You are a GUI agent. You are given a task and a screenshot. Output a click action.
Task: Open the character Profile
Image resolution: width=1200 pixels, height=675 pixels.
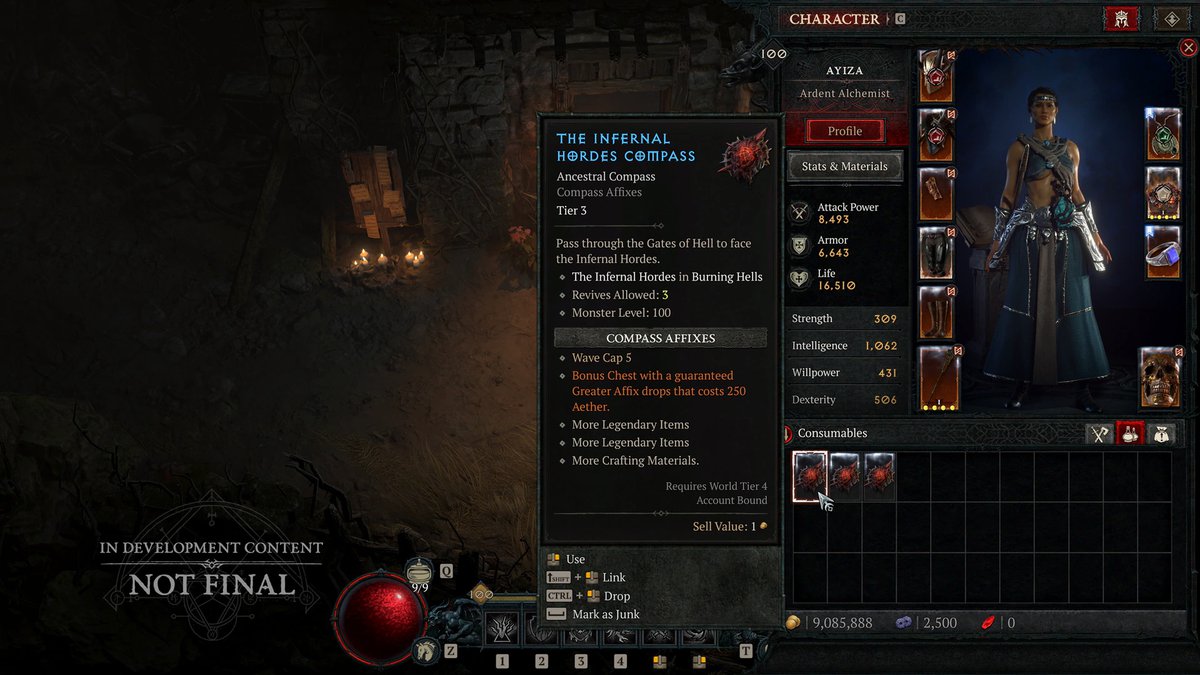click(x=845, y=131)
